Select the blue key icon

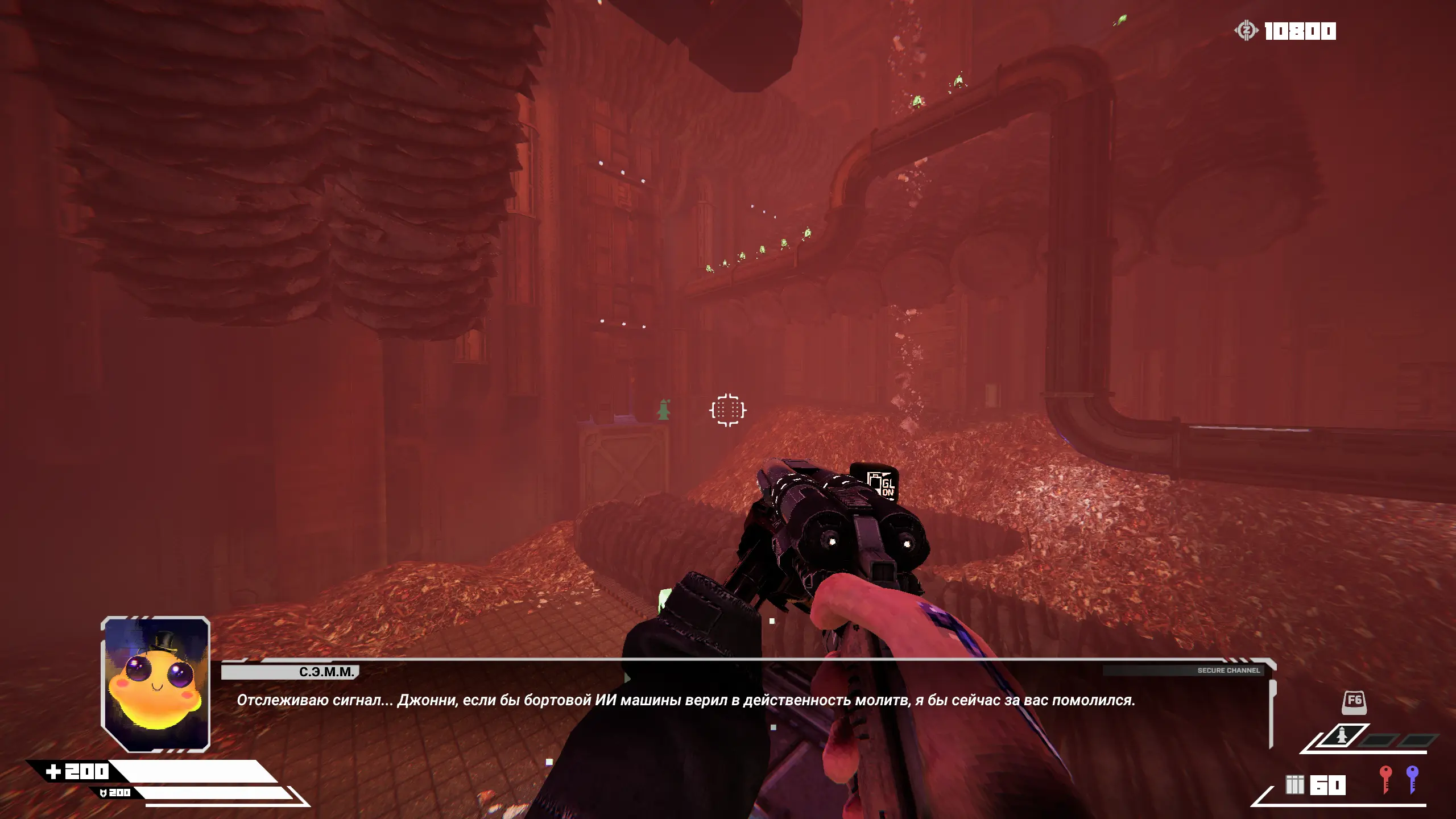pyautogui.click(x=1412, y=779)
